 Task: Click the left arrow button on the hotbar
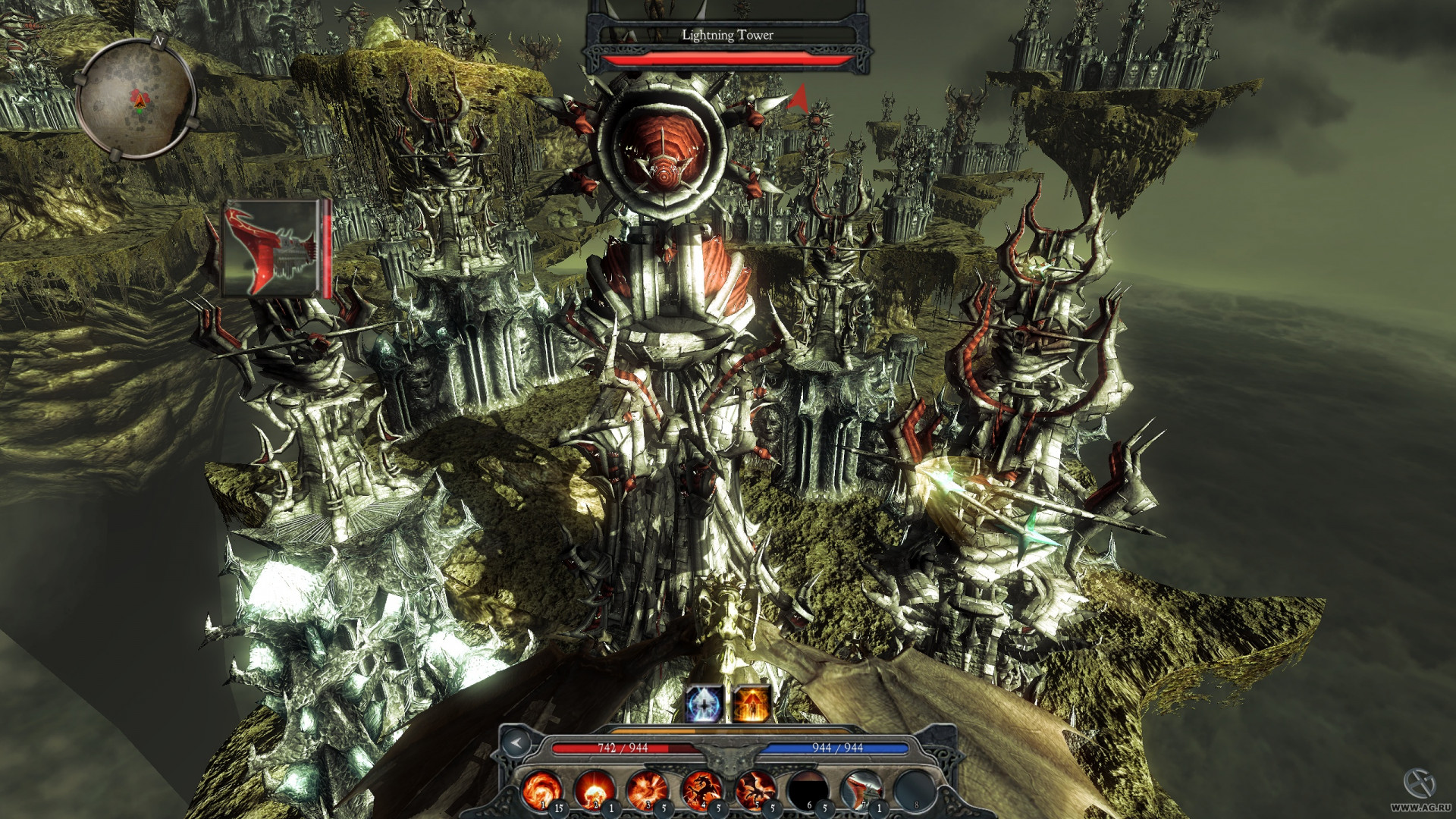(517, 743)
